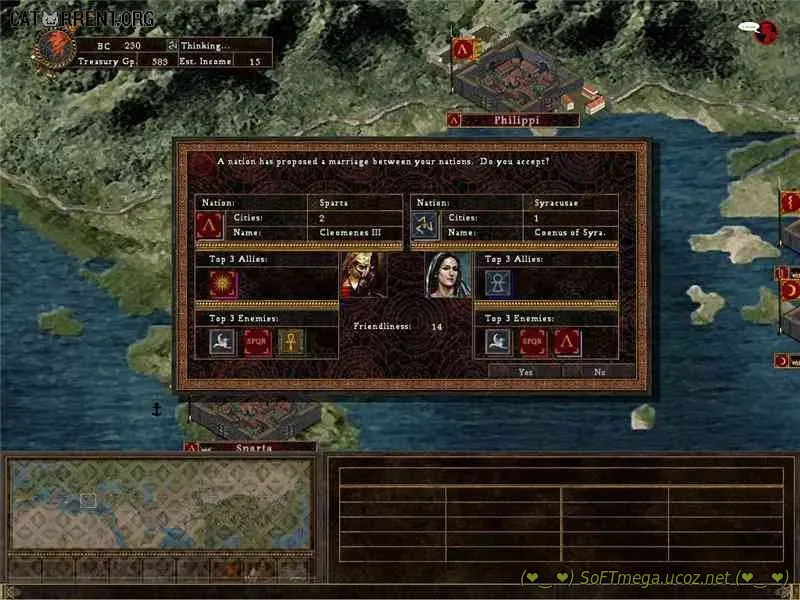Image resolution: width=800 pixels, height=600 pixels.
Task: Decline the marriage proposal with No
Action: coord(599,371)
